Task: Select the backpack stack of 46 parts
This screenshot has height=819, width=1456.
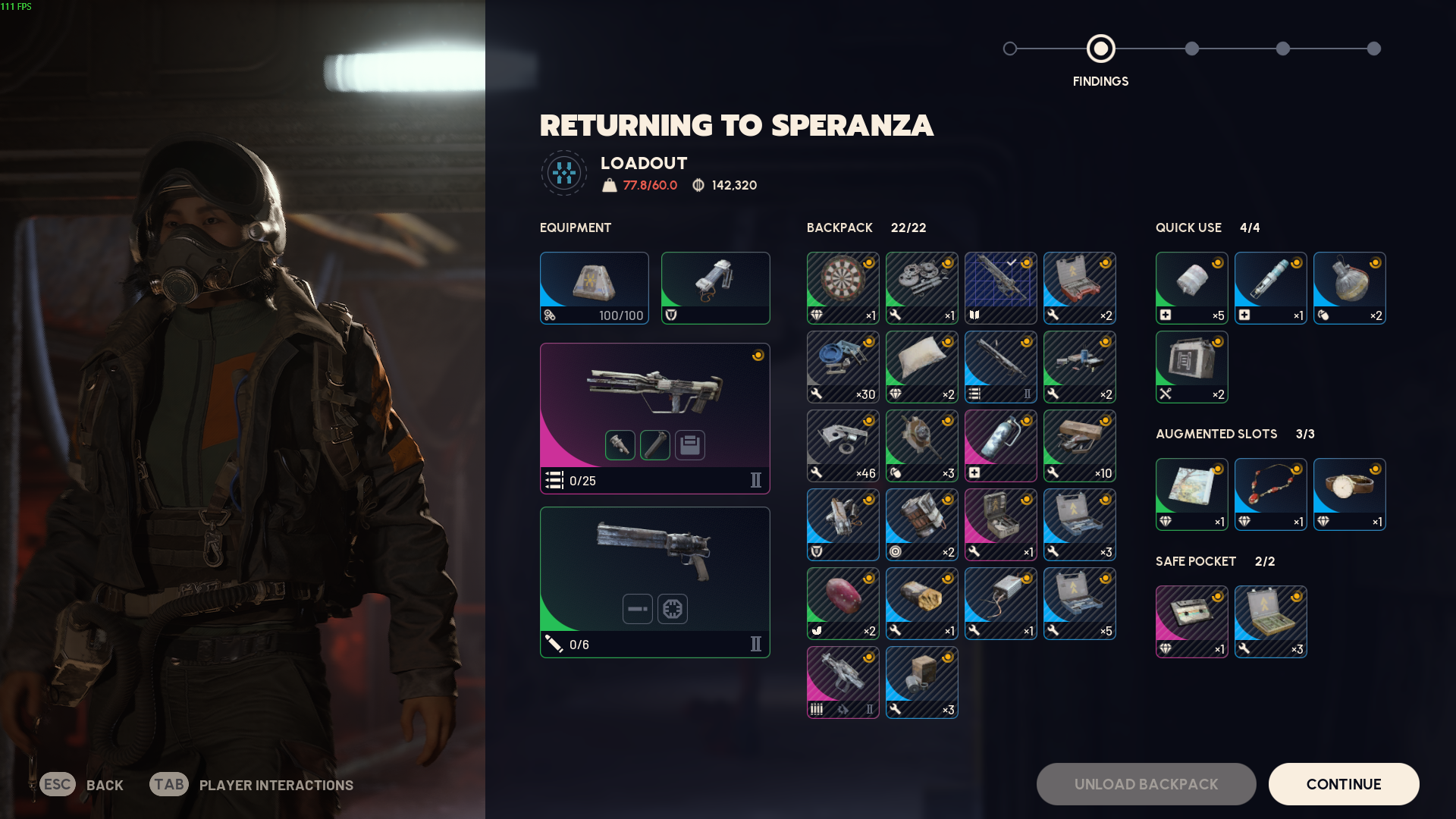Action: click(843, 445)
